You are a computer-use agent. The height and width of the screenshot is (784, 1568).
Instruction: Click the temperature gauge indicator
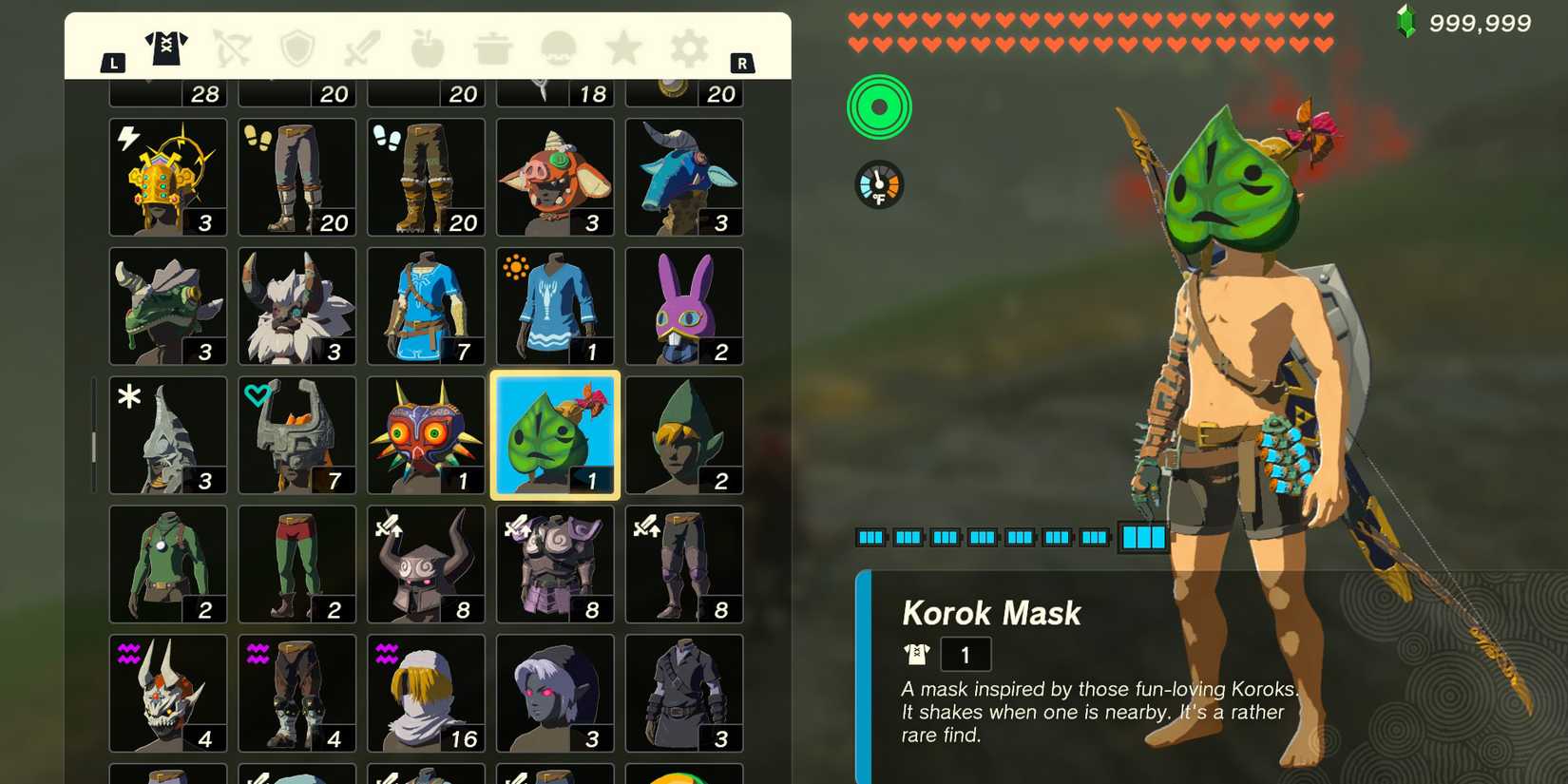coord(879,183)
